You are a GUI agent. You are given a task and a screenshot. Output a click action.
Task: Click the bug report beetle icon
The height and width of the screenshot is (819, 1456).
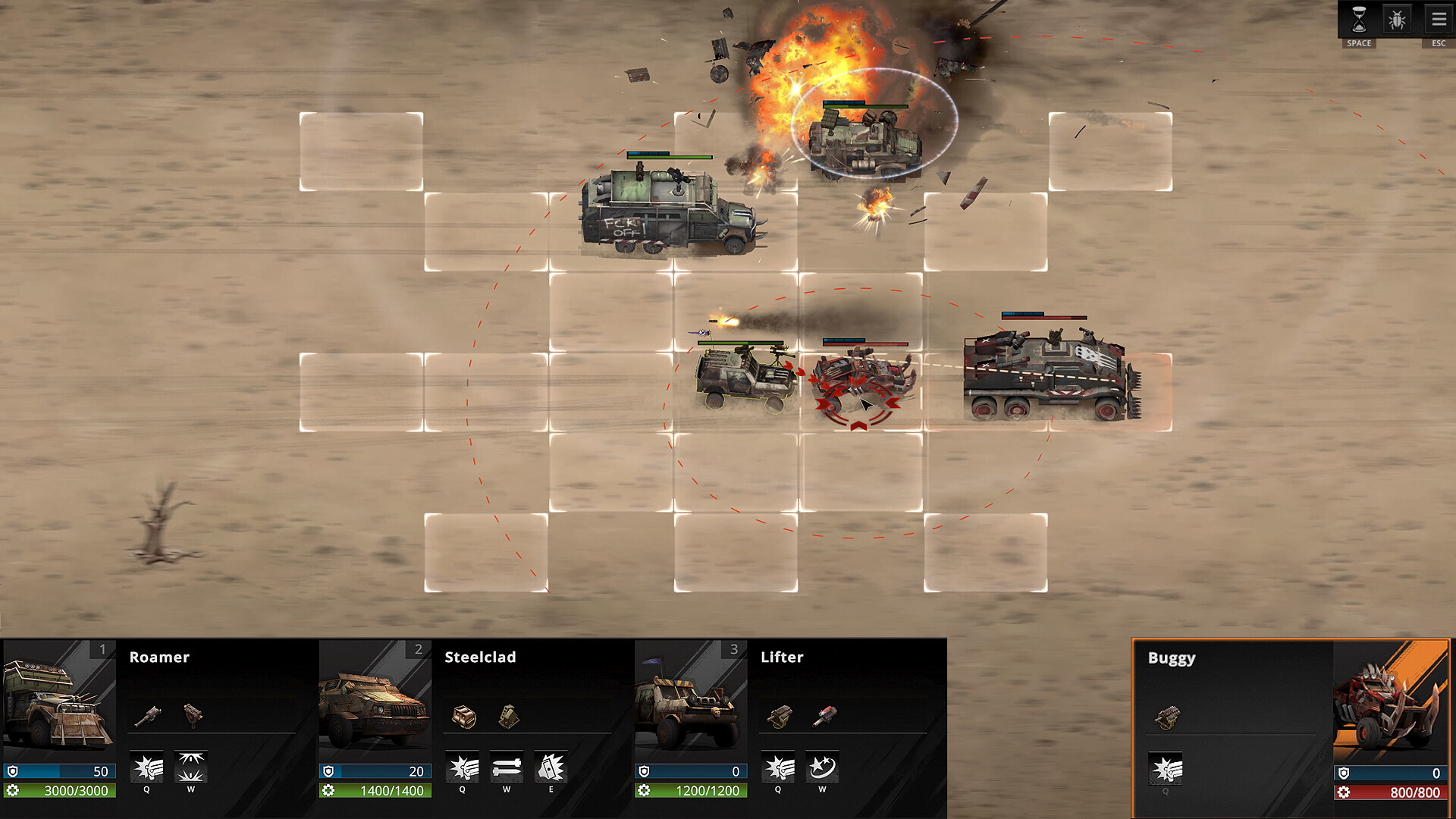(x=1397, y=19)
